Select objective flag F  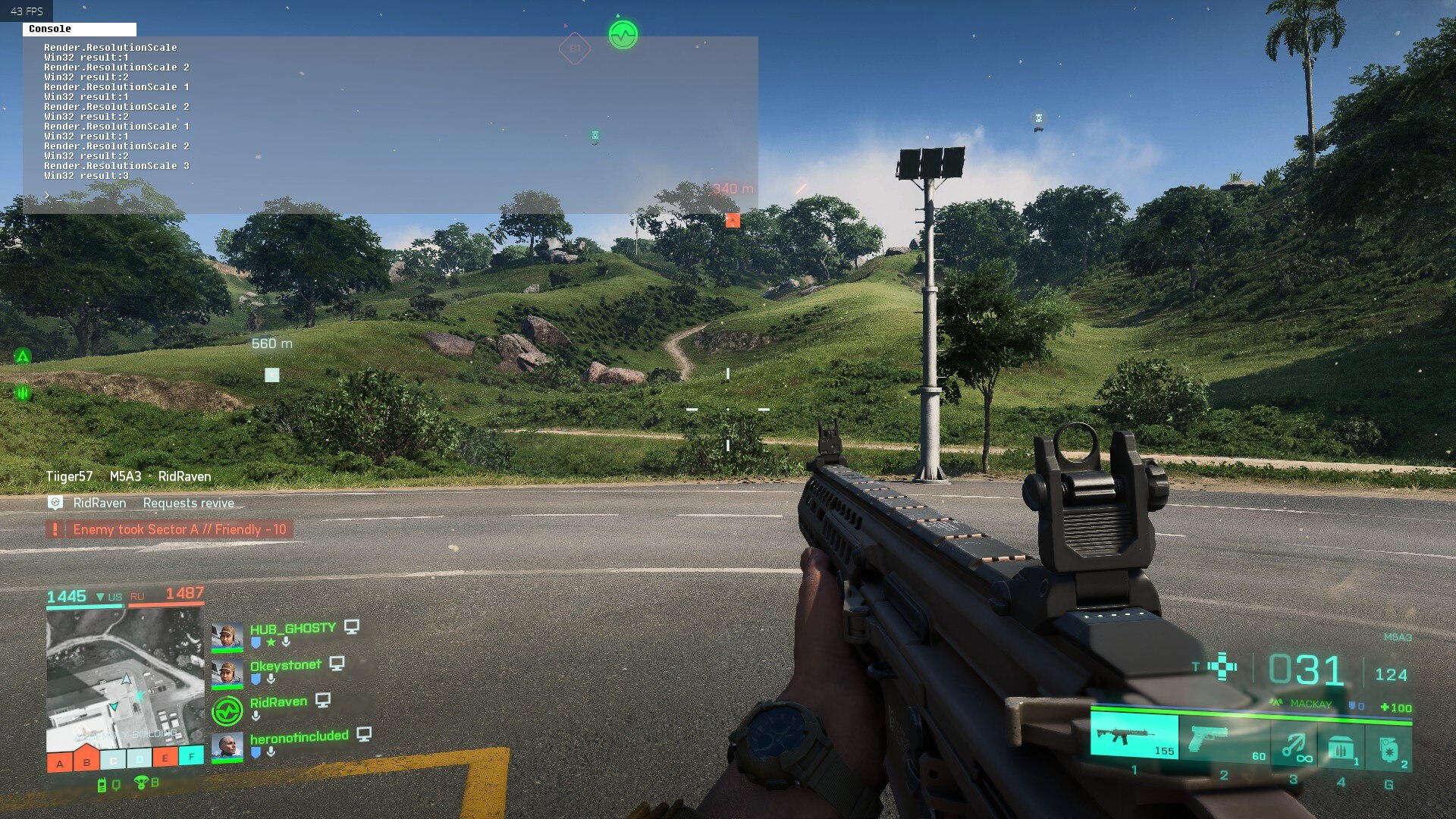[x=191, y=755]
